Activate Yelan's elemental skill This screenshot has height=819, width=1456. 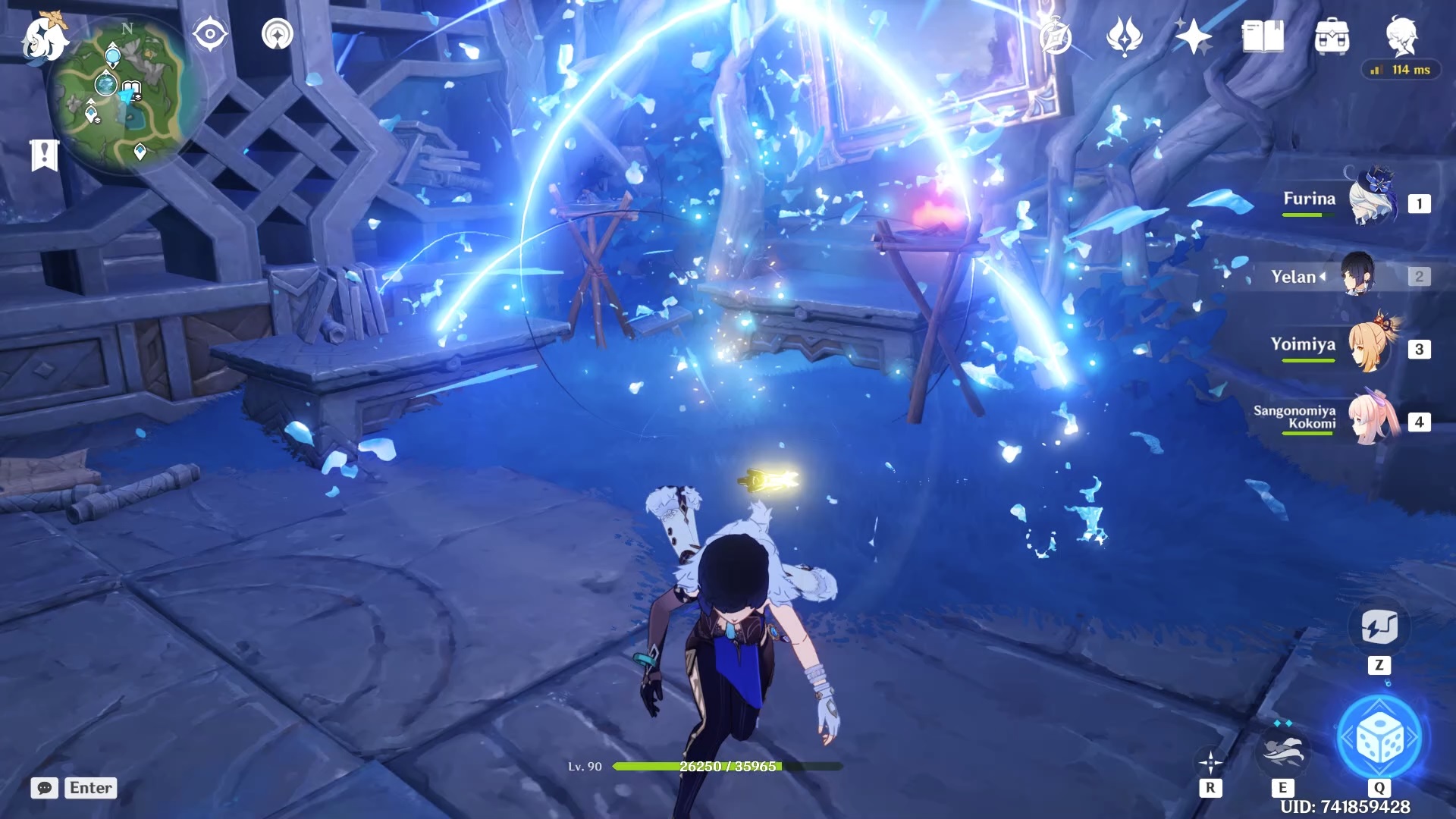coord(1282,749)
